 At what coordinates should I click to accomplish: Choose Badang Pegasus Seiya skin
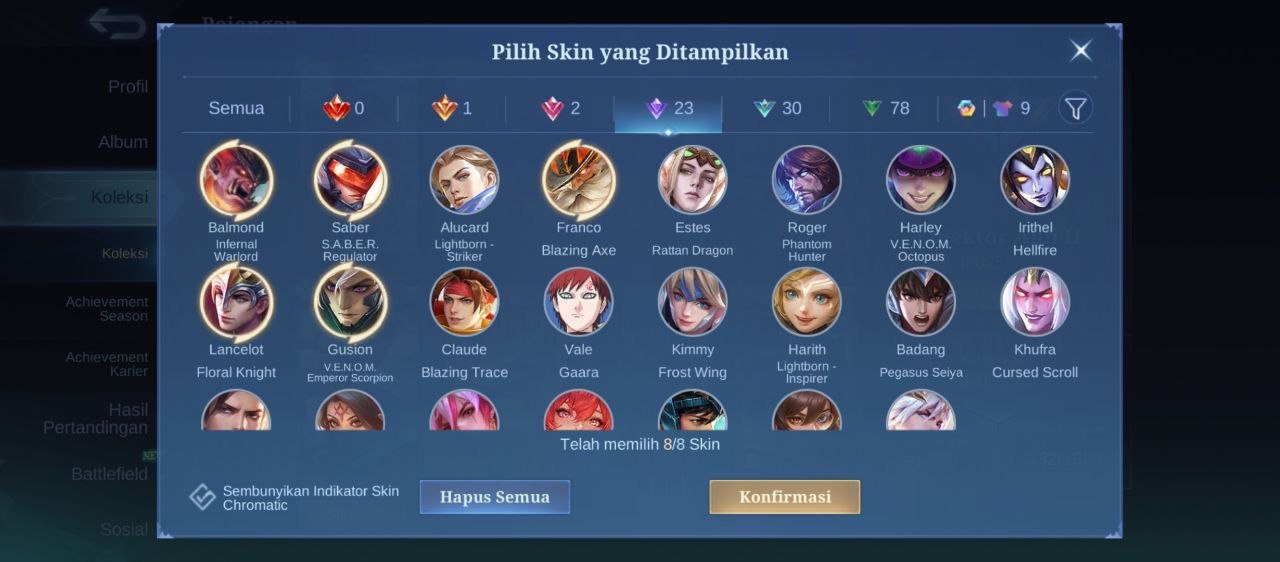[921, 302]
